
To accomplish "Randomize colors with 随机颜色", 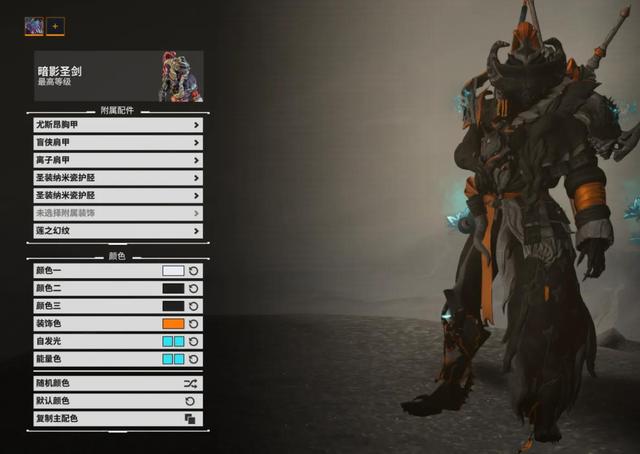I will click(117, 383).
